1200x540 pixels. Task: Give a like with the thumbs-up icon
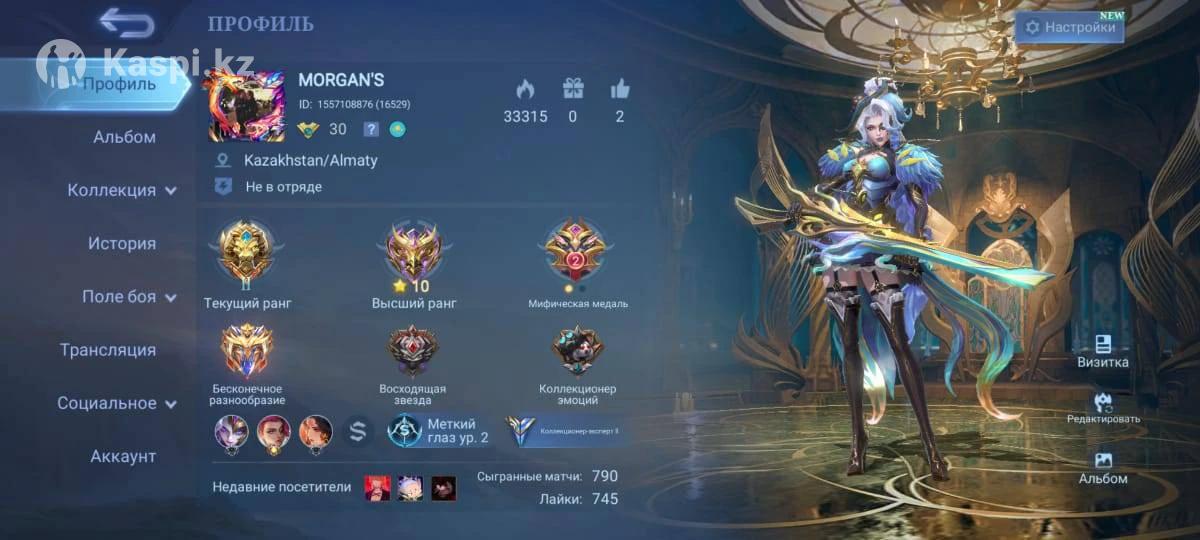(620, 90)
